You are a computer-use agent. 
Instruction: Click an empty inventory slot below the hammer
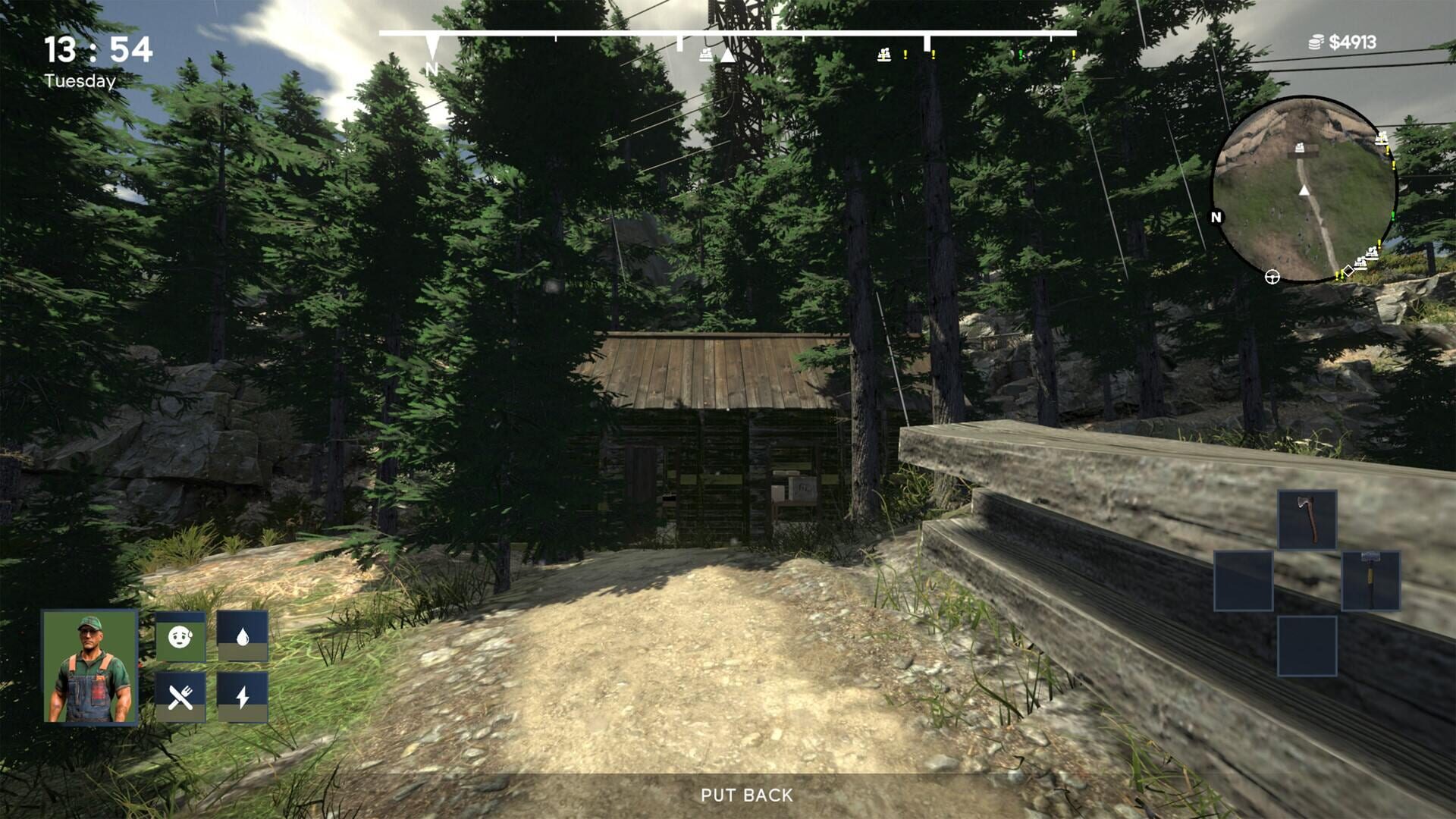click(1307, 645)
